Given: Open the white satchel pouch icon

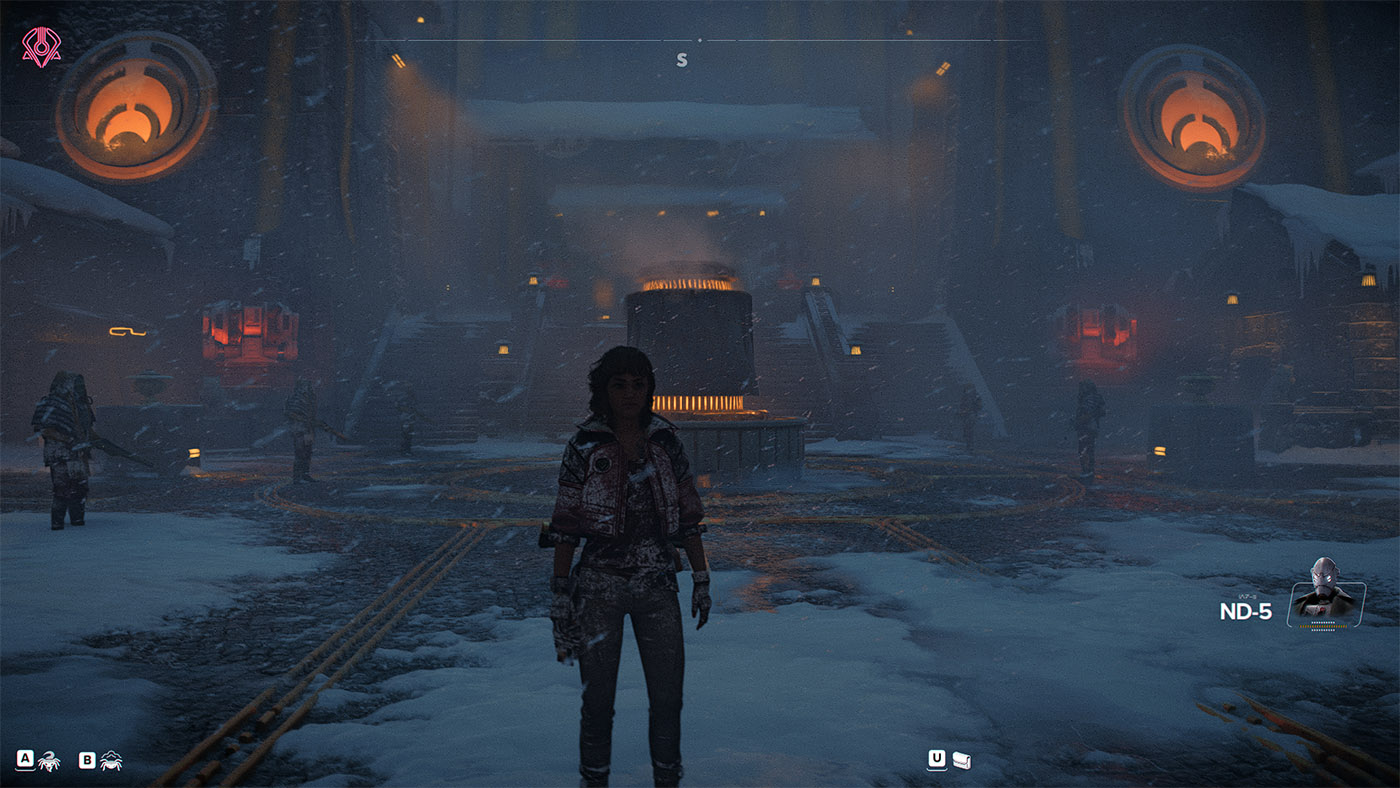Looking at the screenshot, I should coord(962,760).
